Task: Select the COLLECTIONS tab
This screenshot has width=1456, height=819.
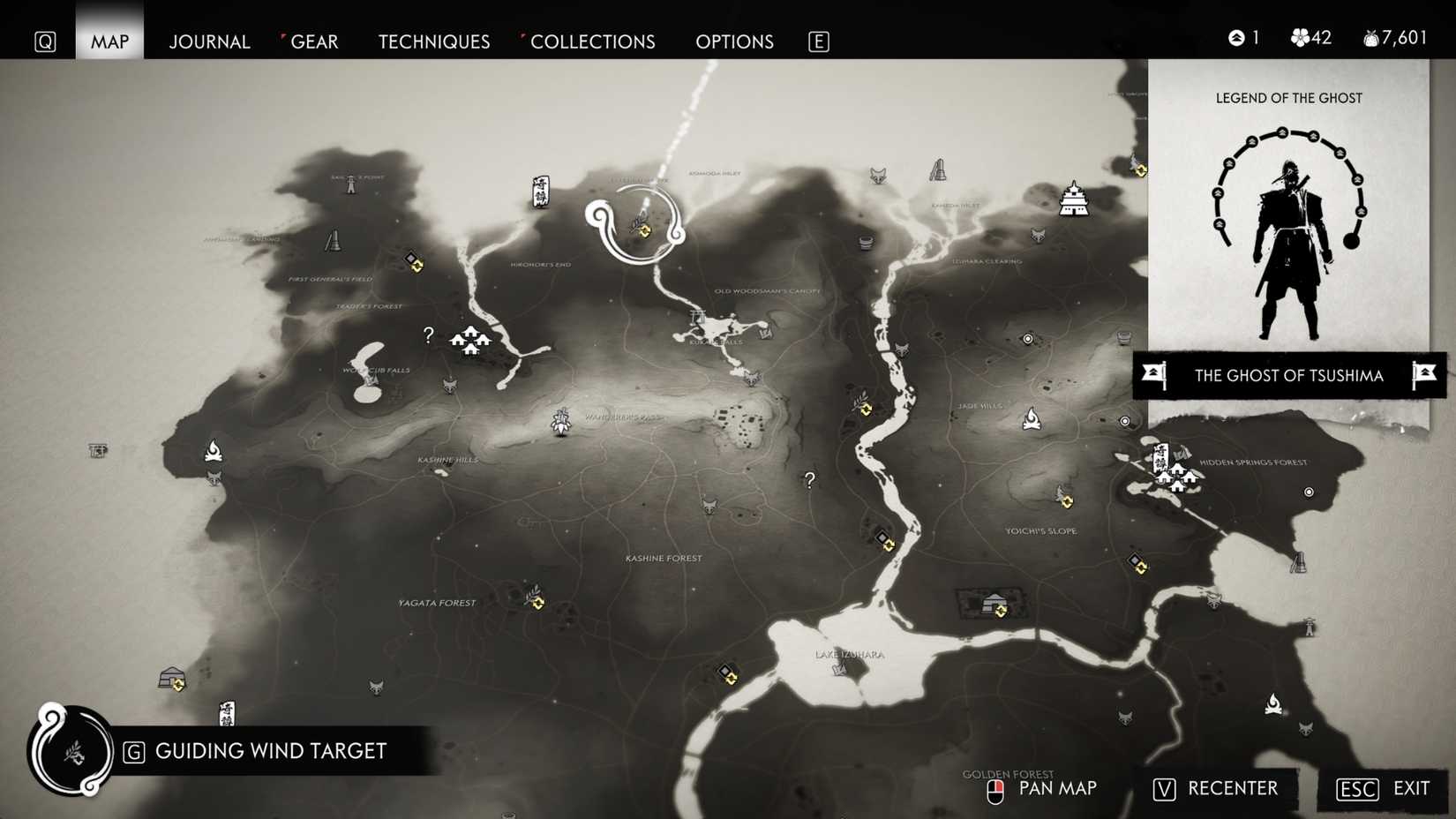Action: [x=592, y=41]
